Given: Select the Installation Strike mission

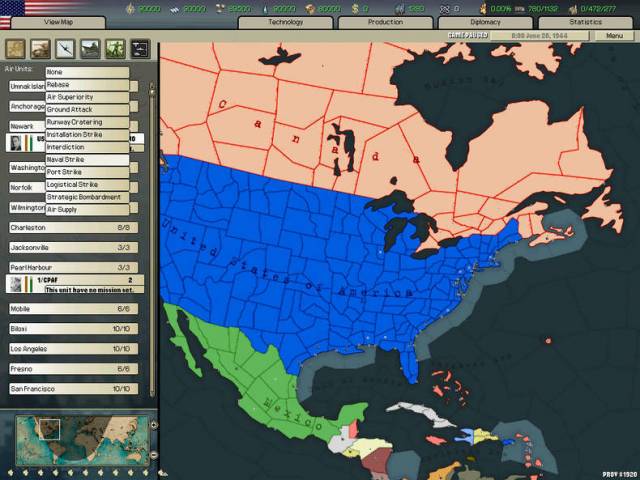Looking at the screenshot, I should pos(87,134).
